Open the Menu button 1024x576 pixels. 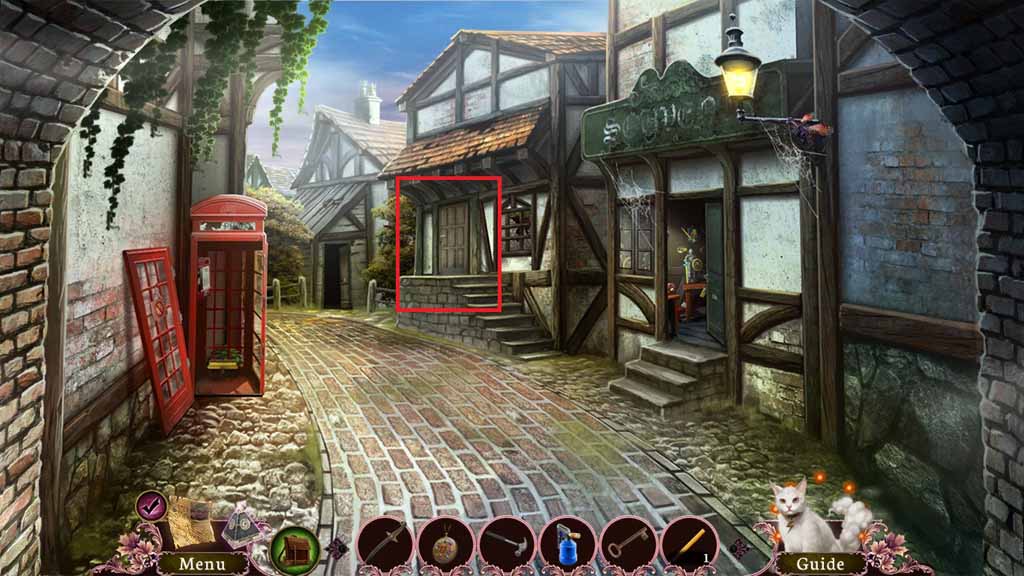click(202, 564)
